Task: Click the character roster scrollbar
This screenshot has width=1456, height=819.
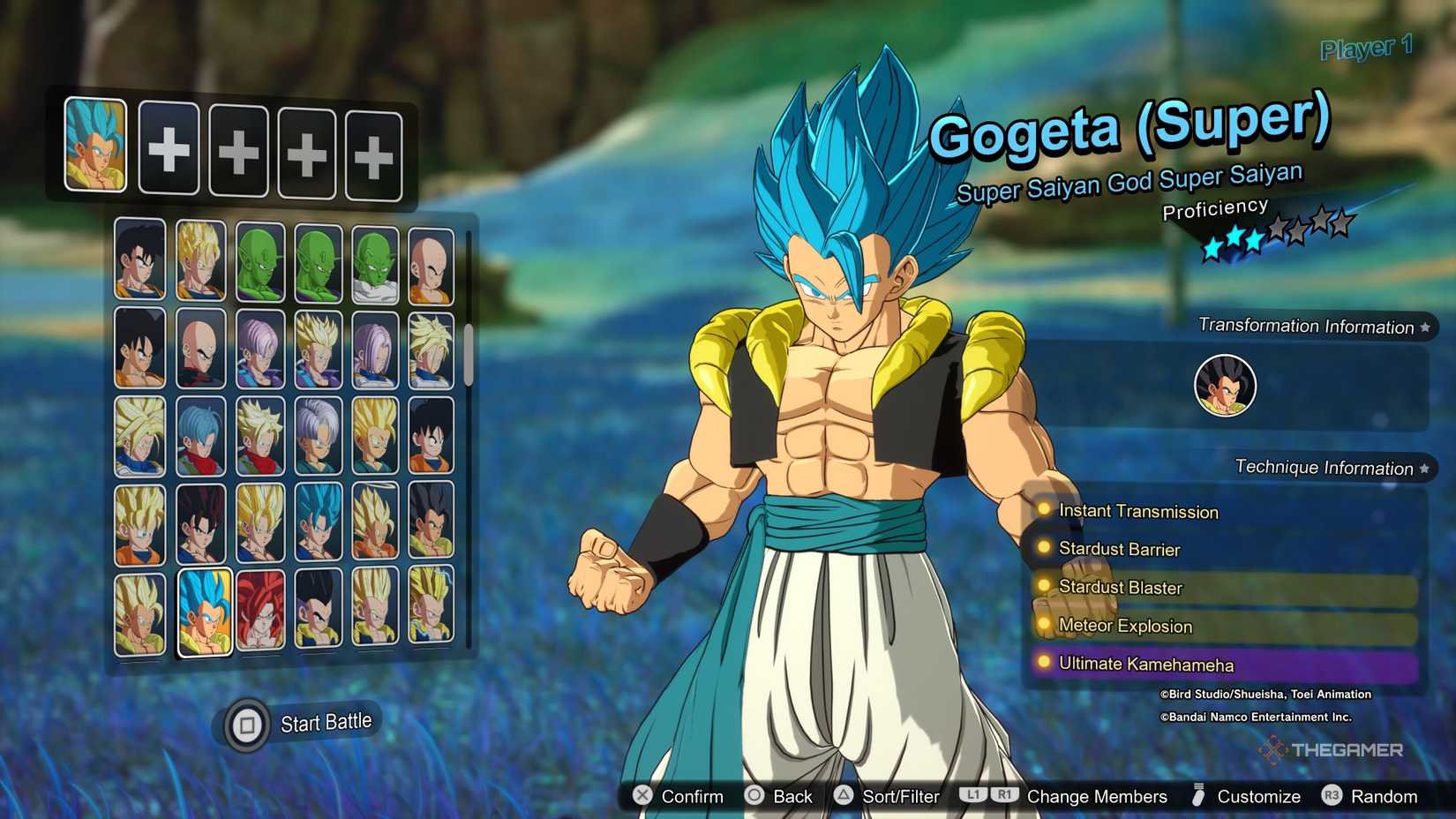Action: tap(469, 353)
